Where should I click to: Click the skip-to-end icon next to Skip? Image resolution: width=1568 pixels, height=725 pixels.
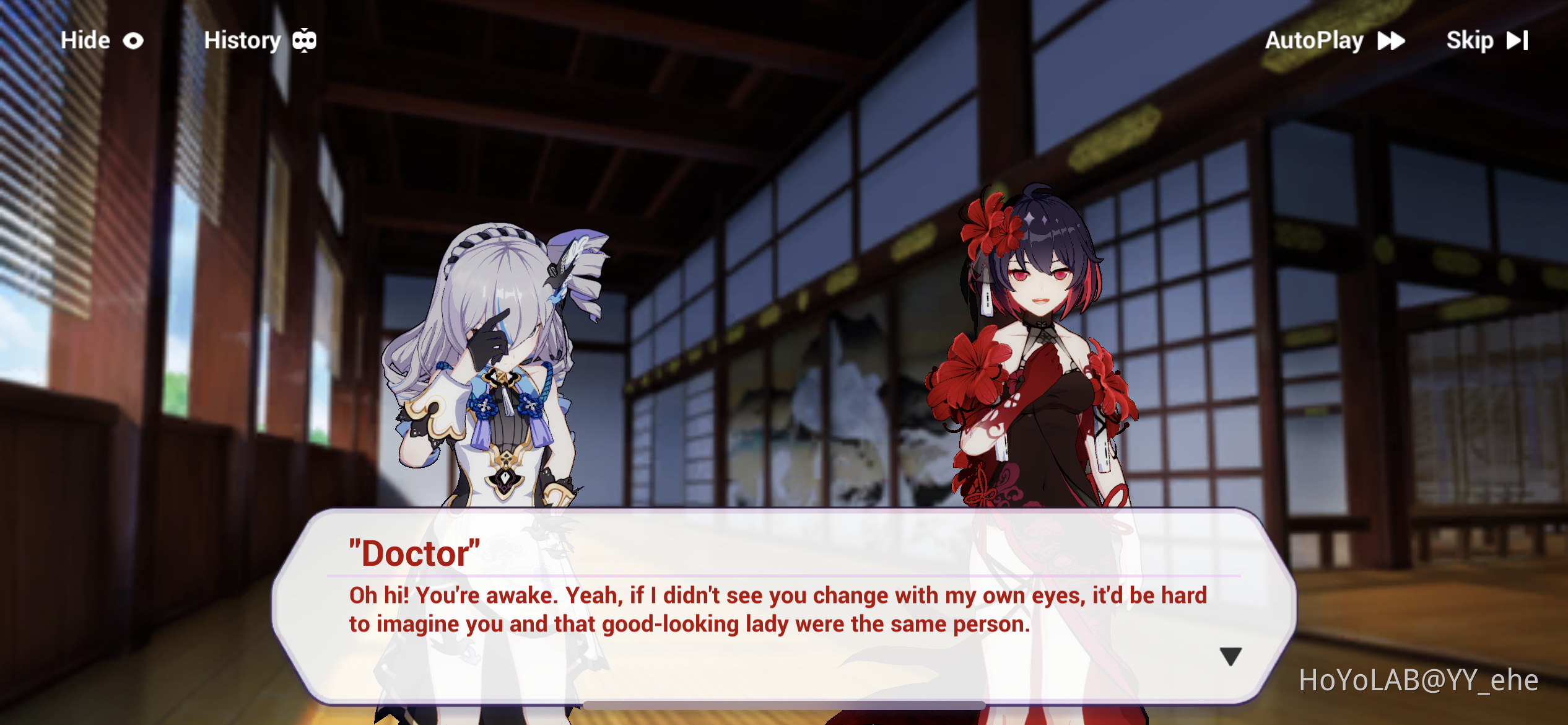click(x=1518, y=40)
